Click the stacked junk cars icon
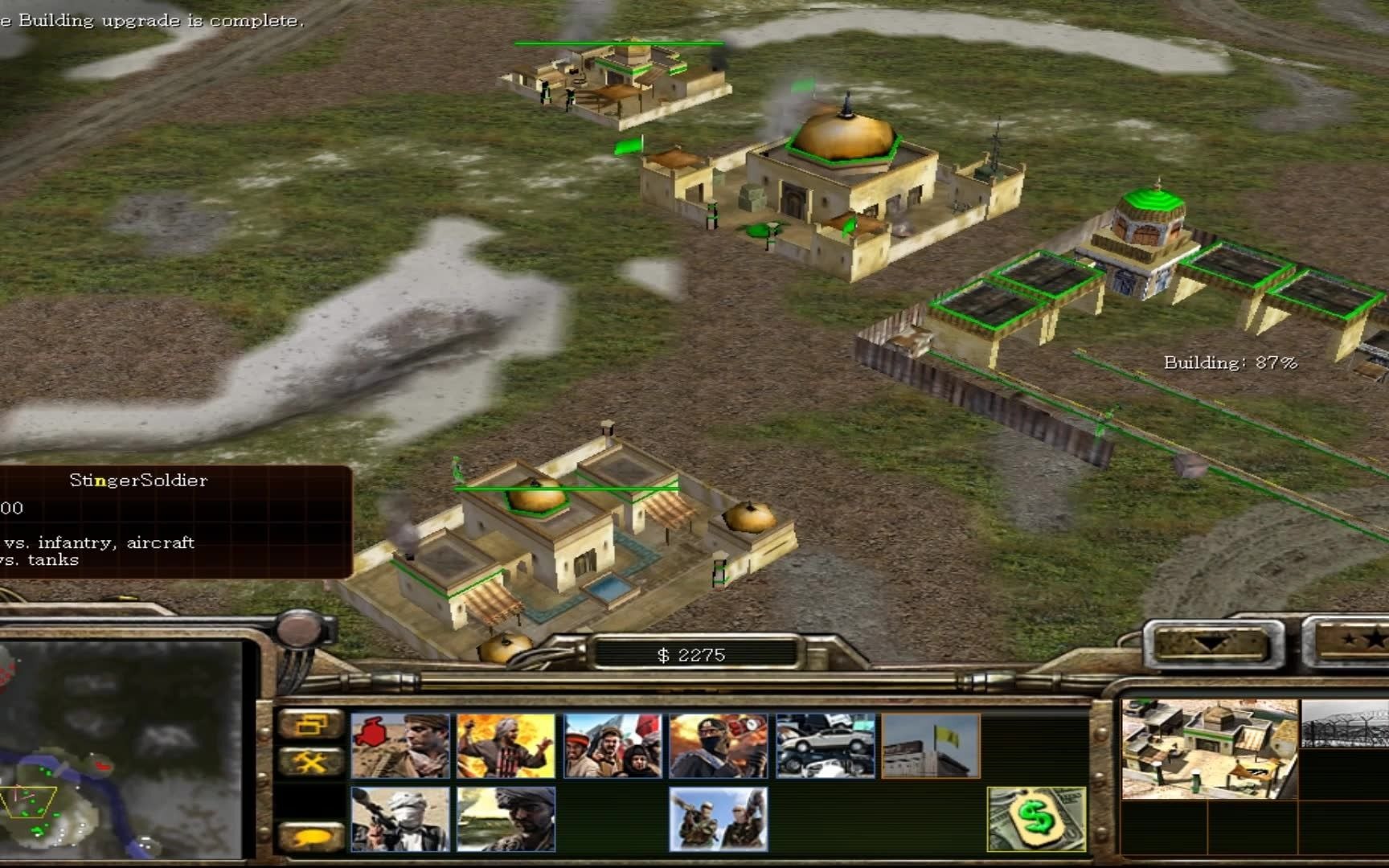 825,746
